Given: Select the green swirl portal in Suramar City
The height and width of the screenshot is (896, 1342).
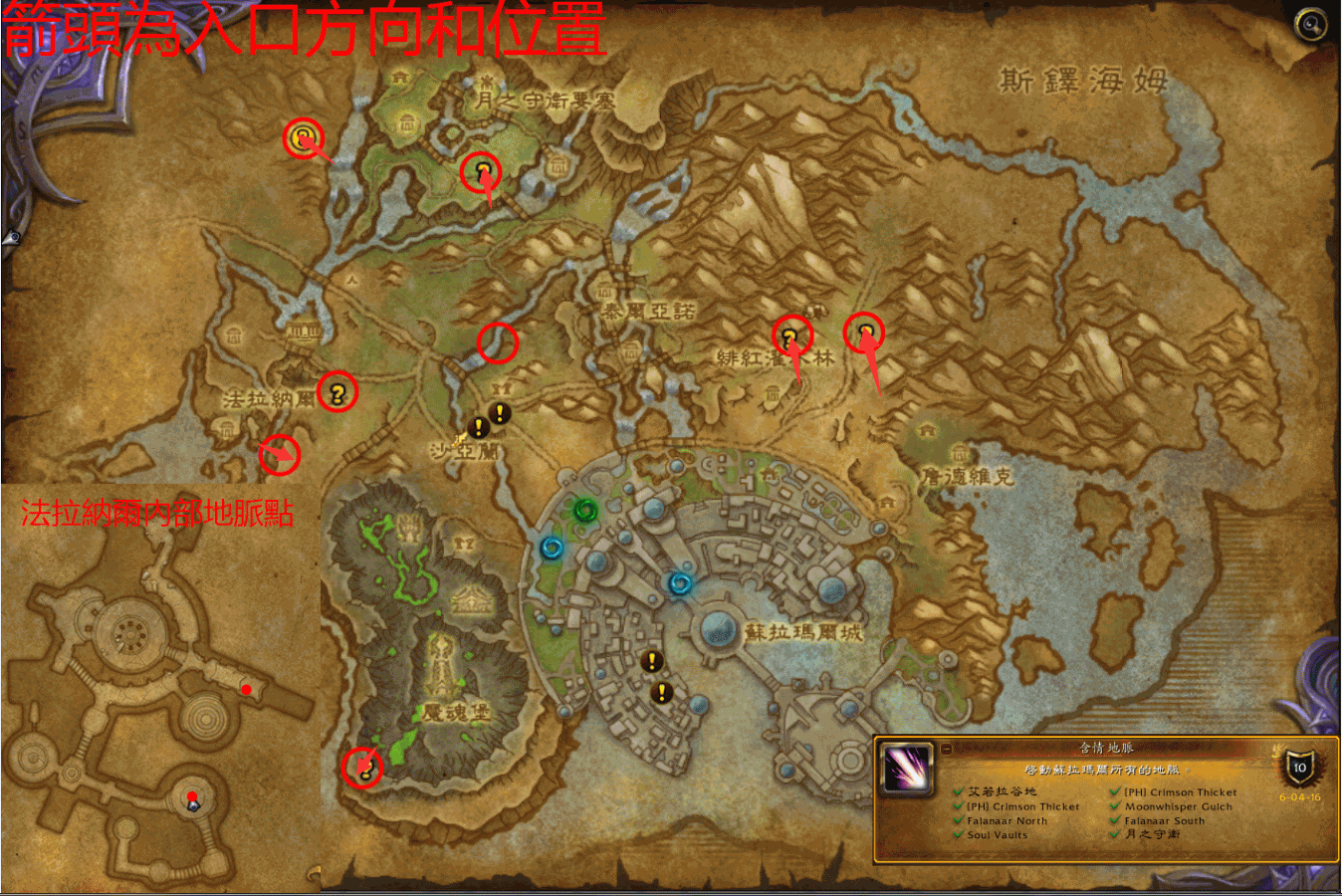Looking at the screenshot, I should tap(584, 510).
